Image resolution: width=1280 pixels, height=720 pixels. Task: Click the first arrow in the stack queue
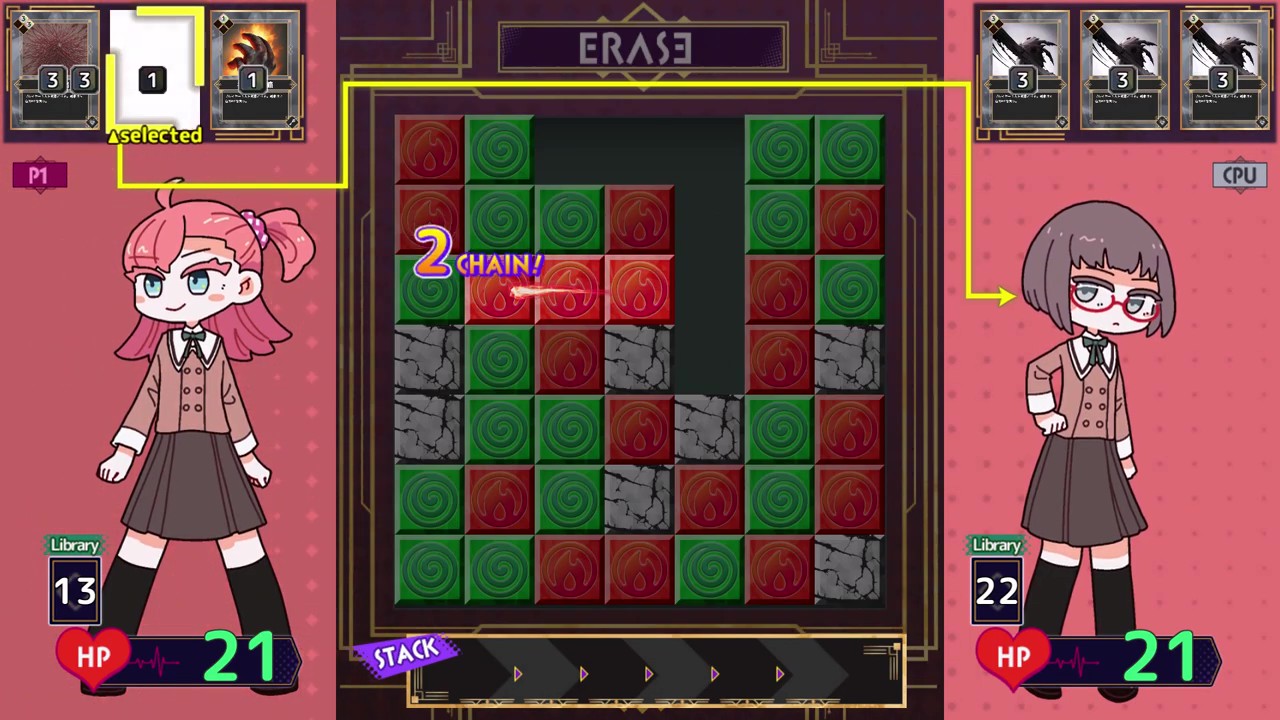pos(518,674)
